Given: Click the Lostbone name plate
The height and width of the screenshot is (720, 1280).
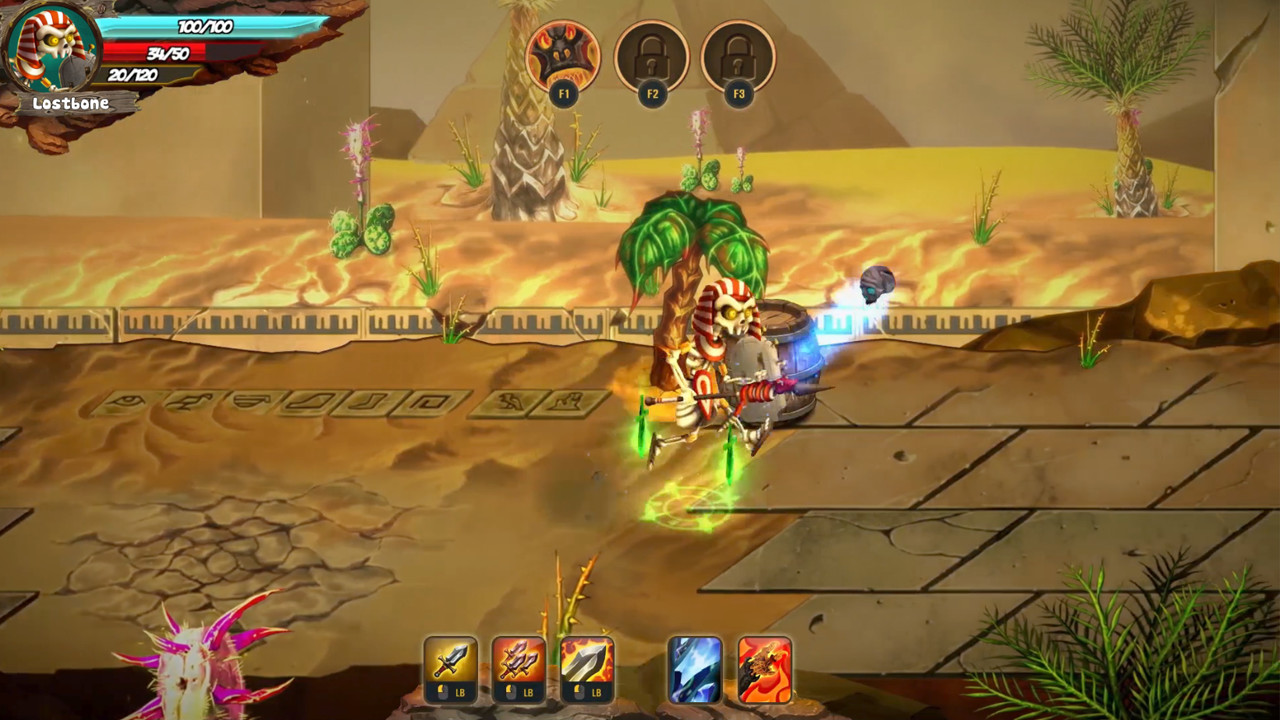Looking at the screenshot, I should [x=70, y=100].
